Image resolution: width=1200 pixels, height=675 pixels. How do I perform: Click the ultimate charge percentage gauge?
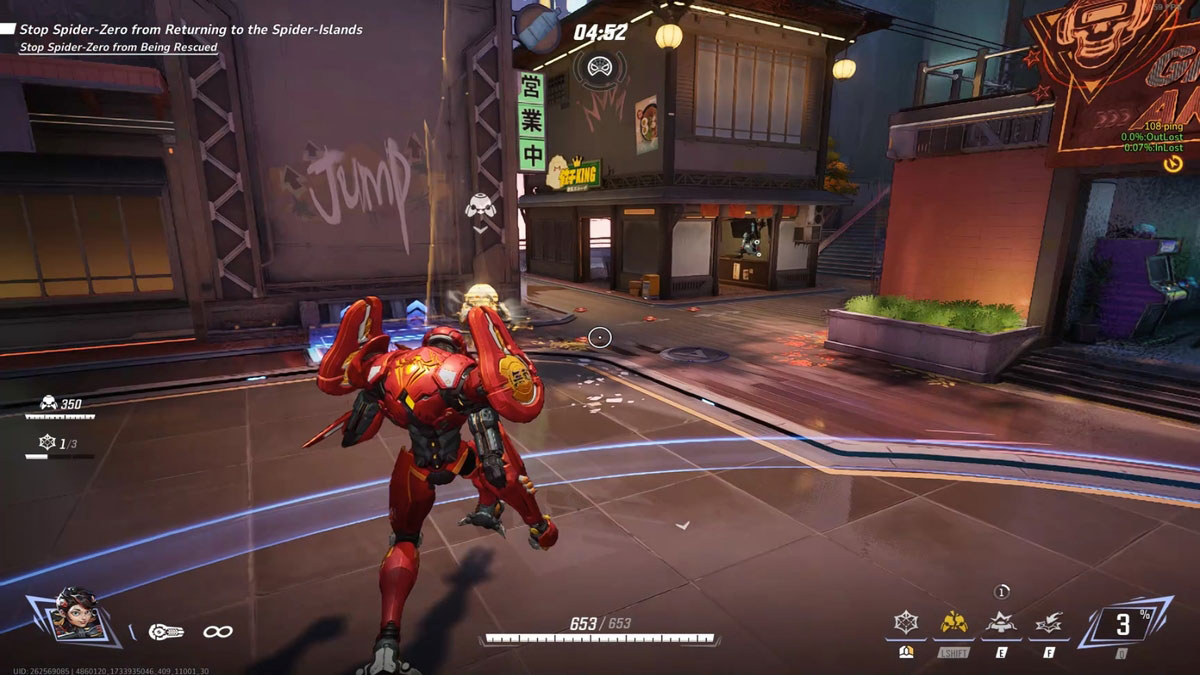pyautogui.click(x=1123, y=625)
